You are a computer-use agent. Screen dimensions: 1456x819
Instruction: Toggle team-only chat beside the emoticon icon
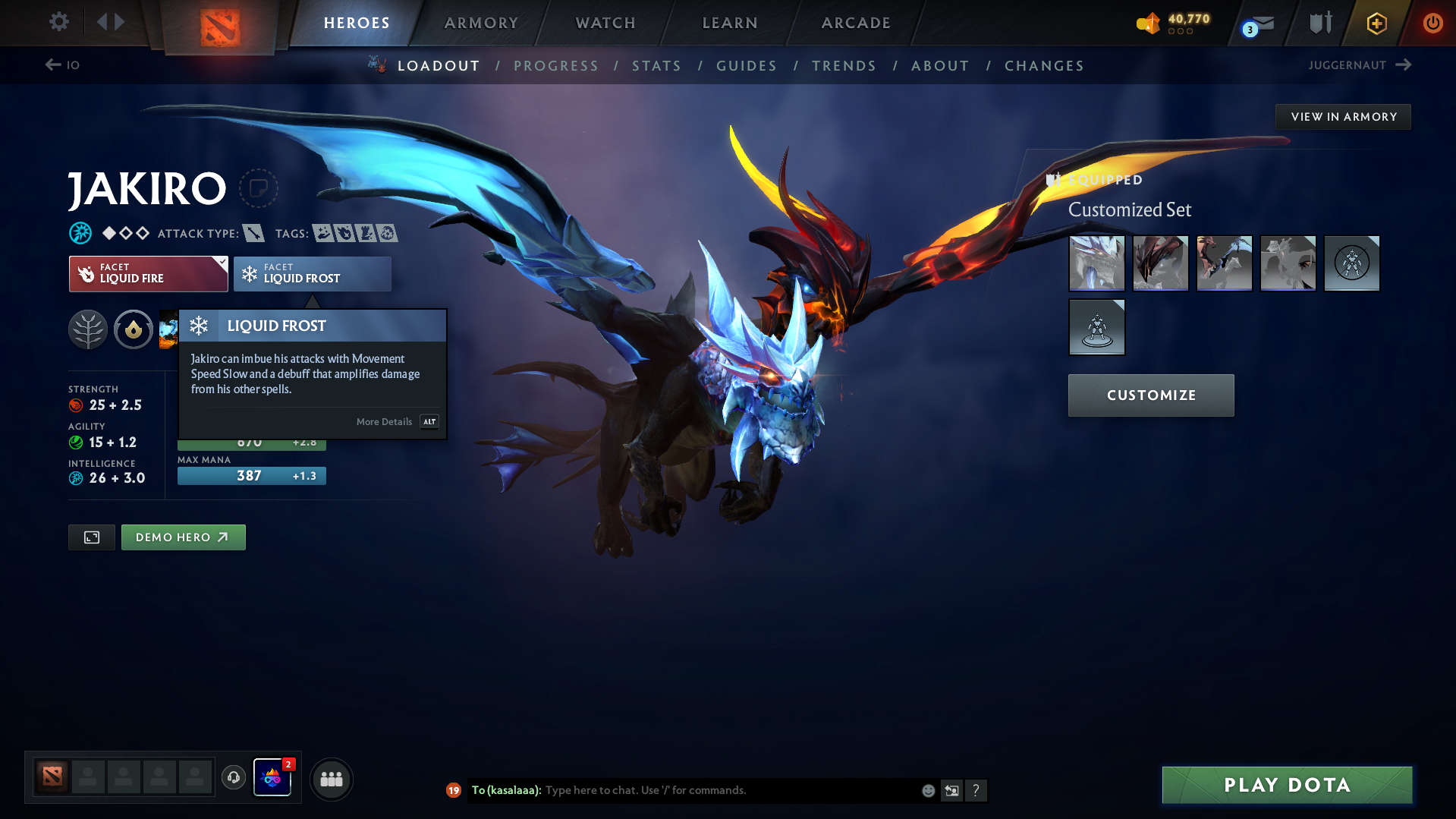click(x=951, y=790)
